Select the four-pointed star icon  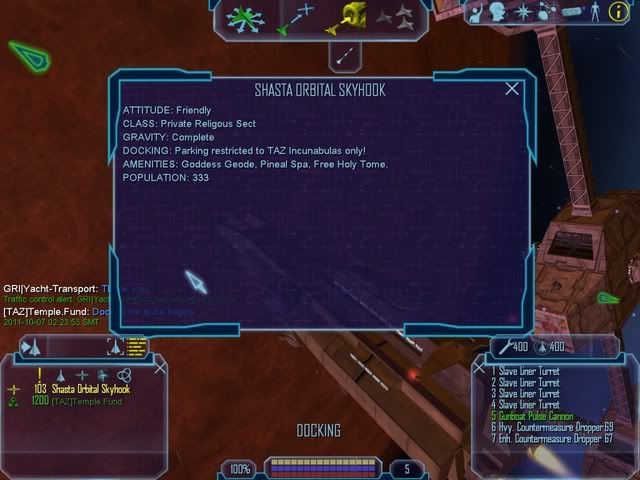click(x=521, y=11)
